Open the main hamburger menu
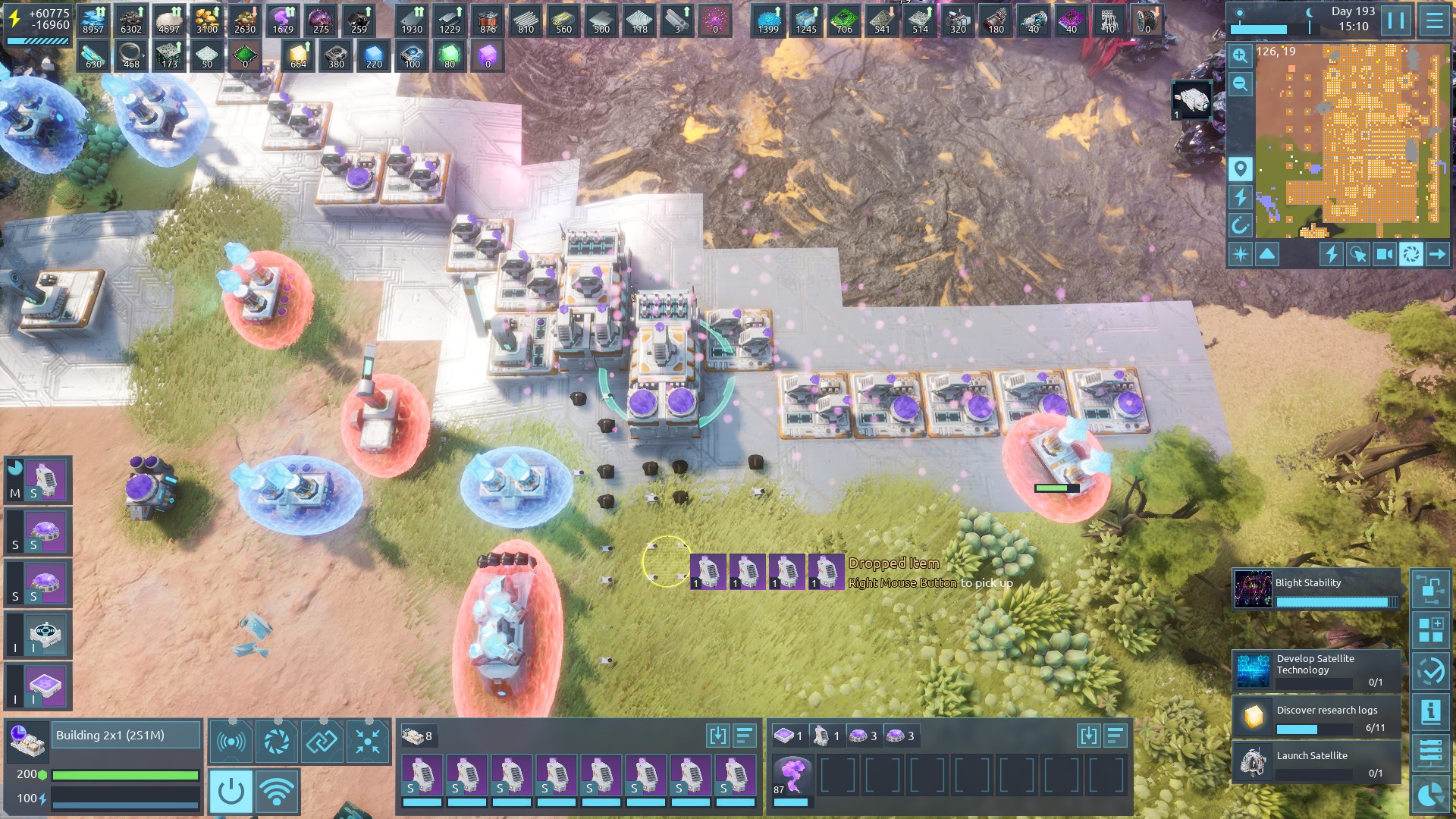 (1434, 20)
